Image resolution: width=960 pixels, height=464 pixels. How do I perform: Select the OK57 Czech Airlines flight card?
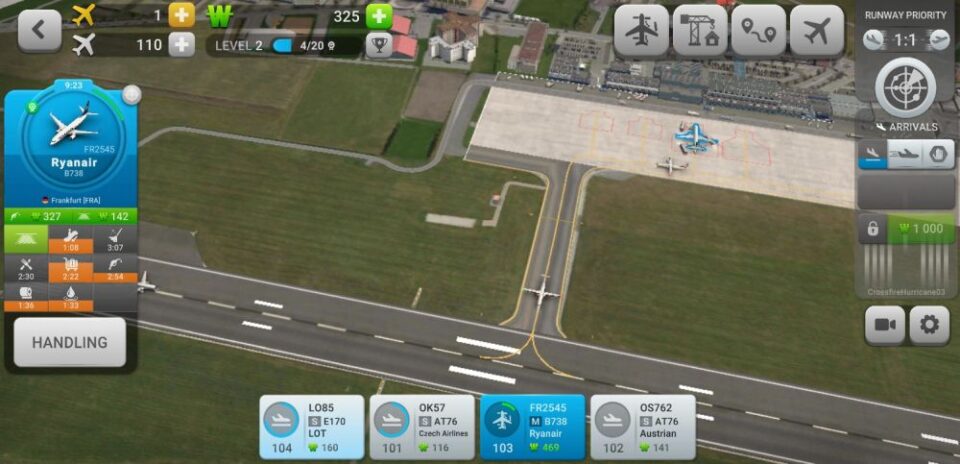click(x=422, y=427)
